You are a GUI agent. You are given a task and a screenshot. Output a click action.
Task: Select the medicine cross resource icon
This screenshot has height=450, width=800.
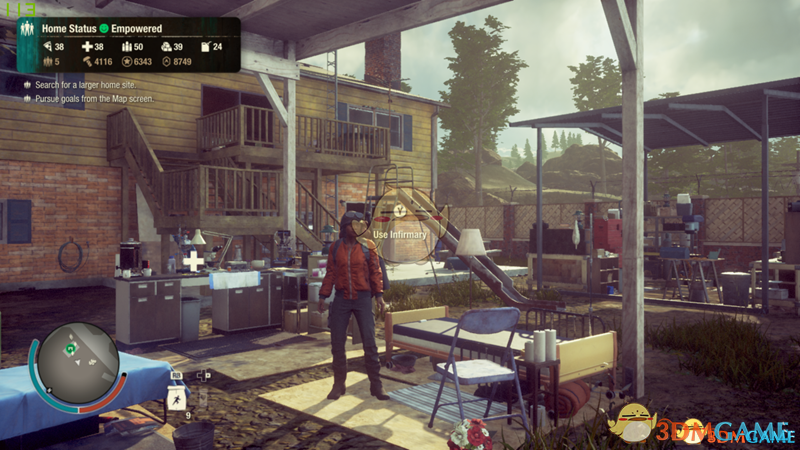(87, 47)
